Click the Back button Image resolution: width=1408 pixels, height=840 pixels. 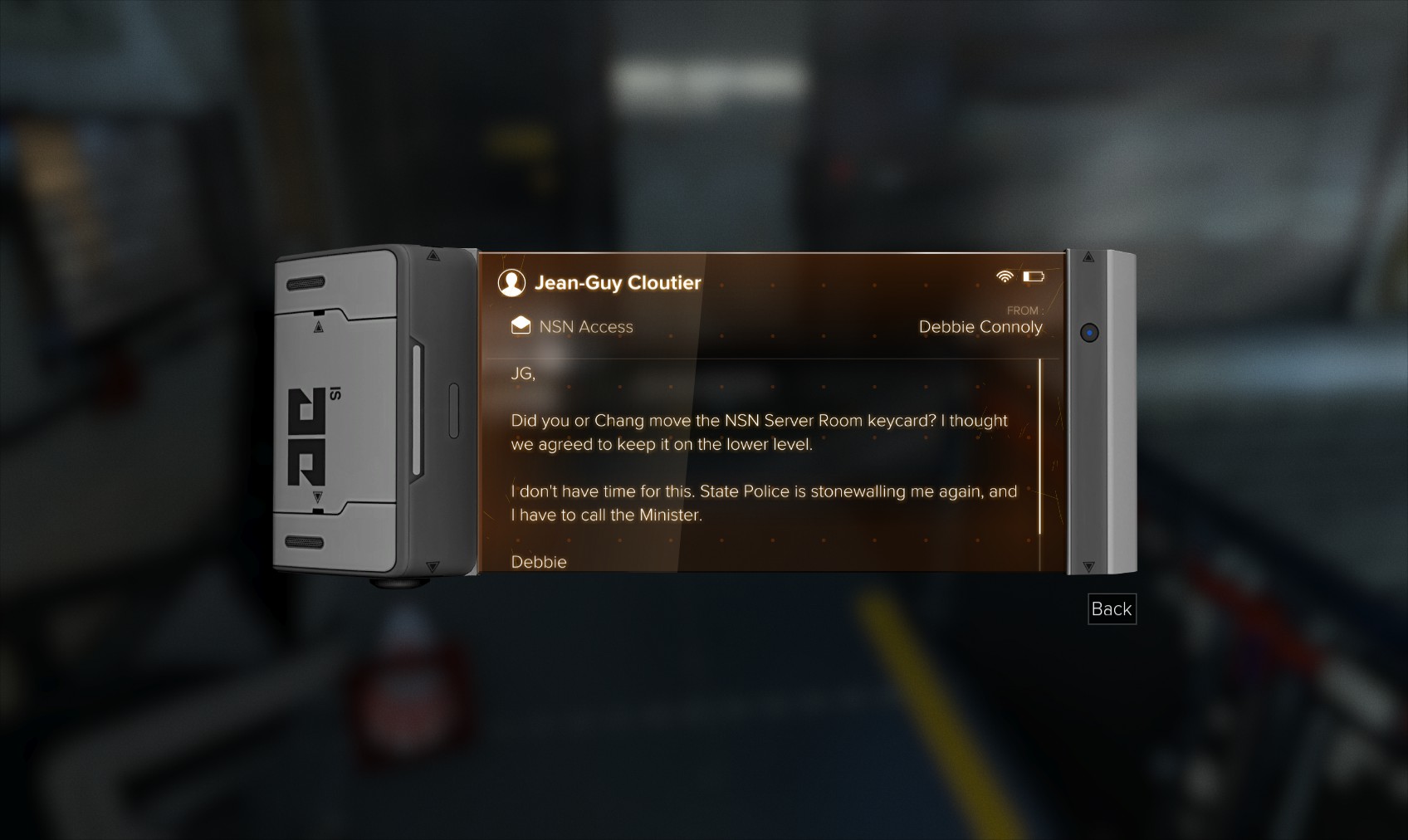point(1111,609)
